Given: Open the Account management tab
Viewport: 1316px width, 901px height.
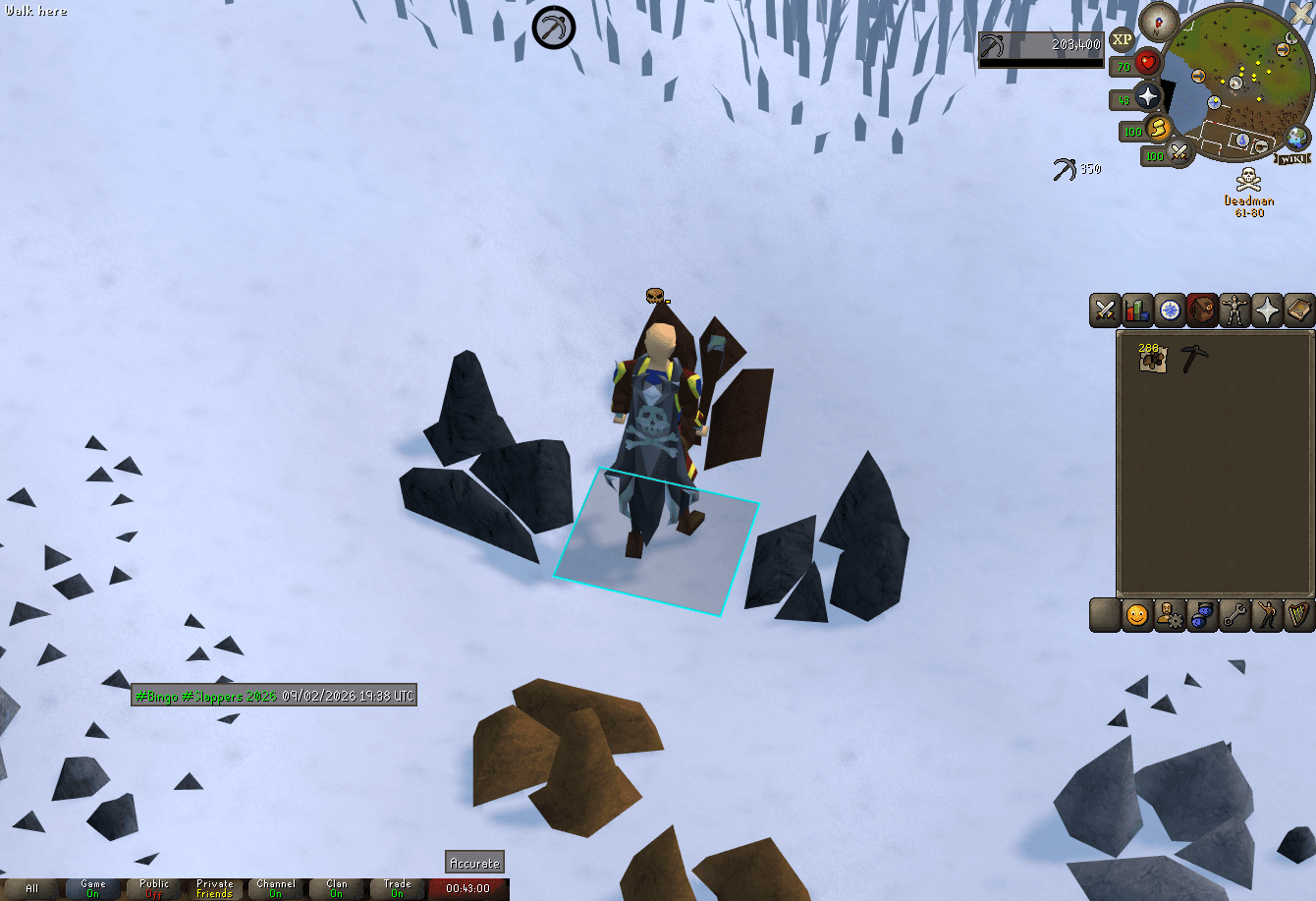Looking at the screenshot, I should [1169, 614].
